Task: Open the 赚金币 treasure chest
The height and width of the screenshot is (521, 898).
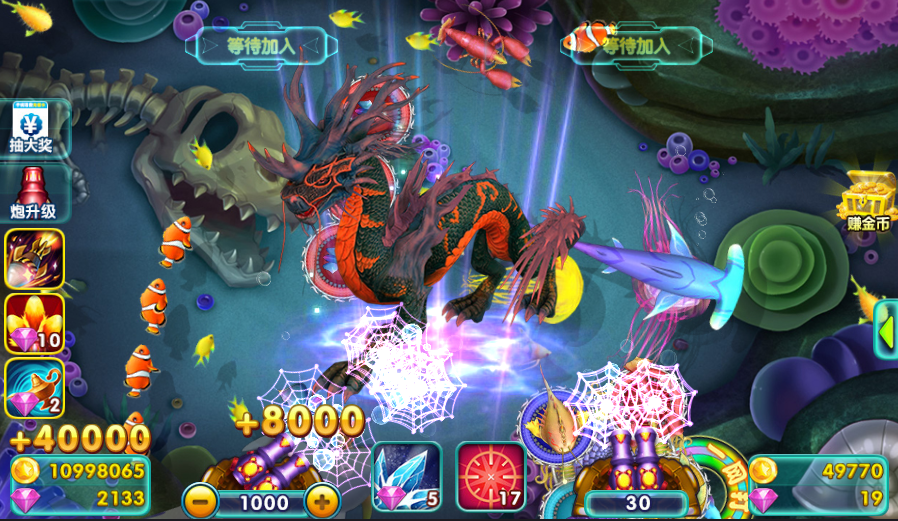Action: [x=867, y=201]
